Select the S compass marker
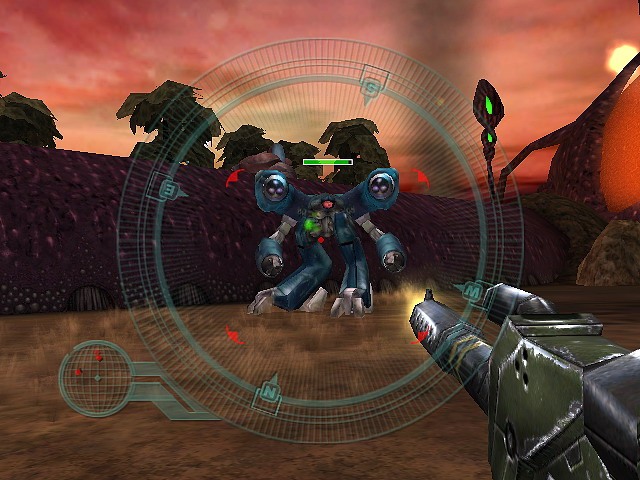This screenshot has width=640, height=480. (372, 86)
